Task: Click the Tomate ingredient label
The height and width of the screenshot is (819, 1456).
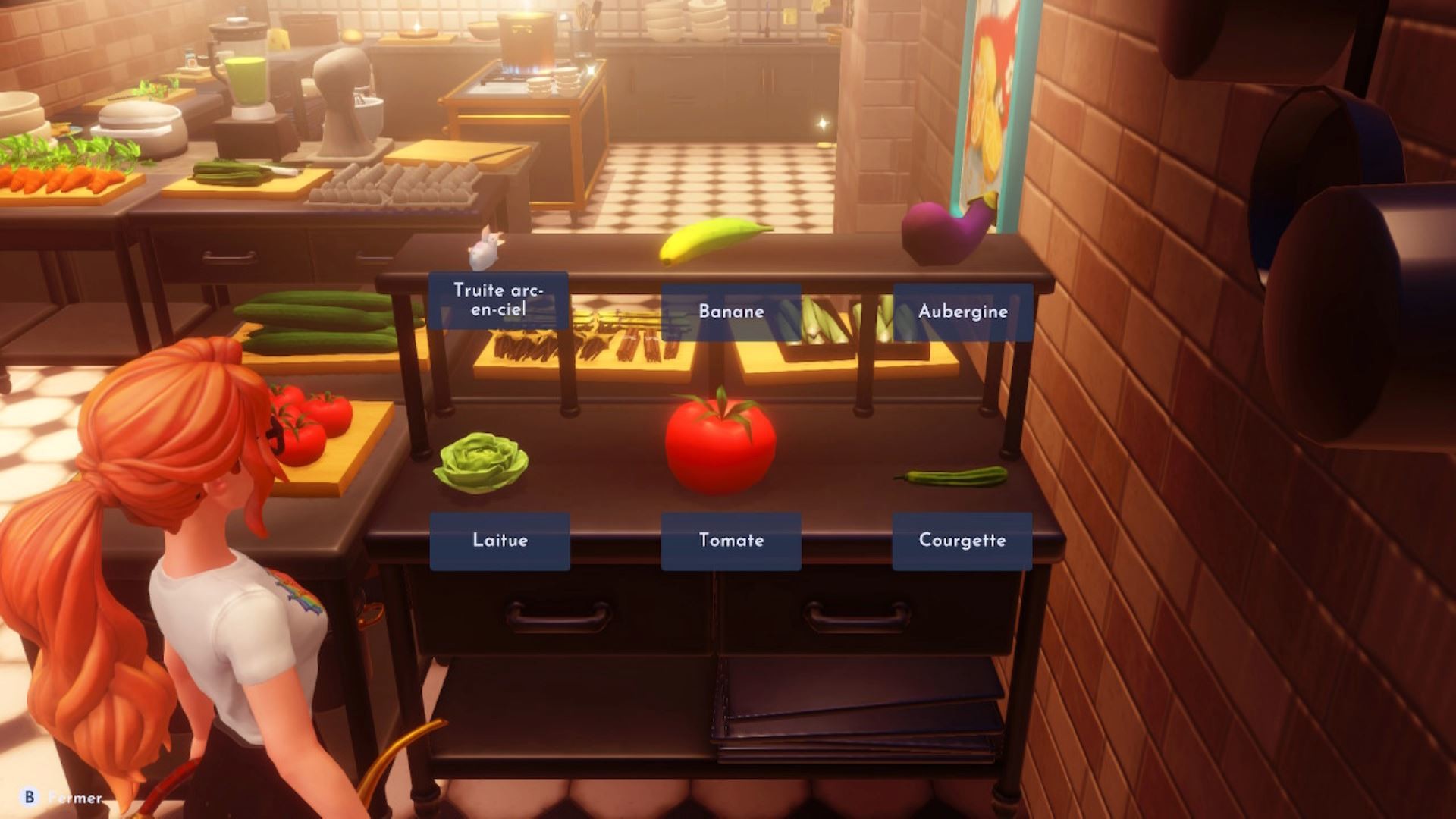Action: tap(730, 541)
